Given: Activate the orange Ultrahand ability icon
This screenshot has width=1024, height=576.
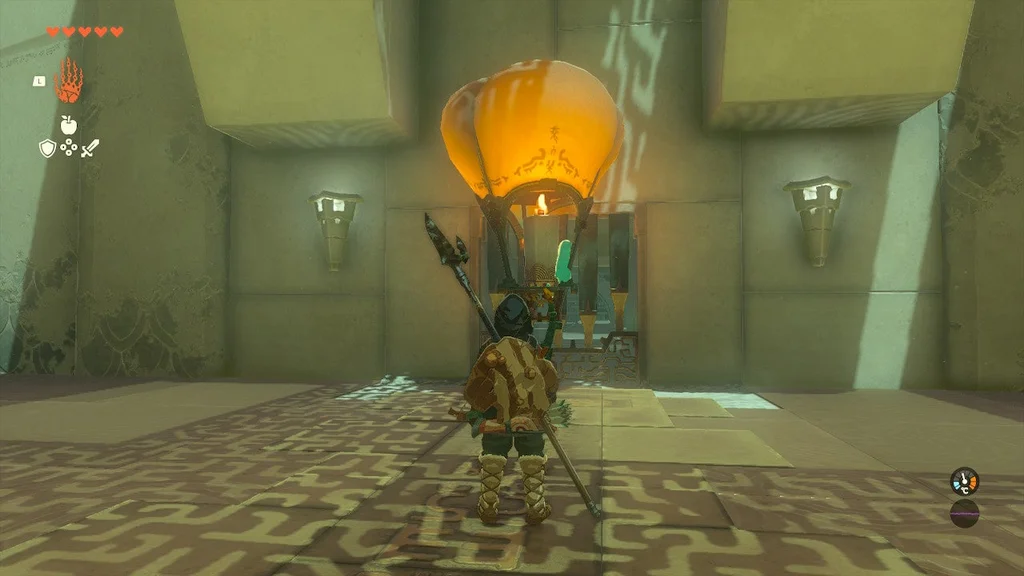Looking at the screenshot, I should point(68,82).
